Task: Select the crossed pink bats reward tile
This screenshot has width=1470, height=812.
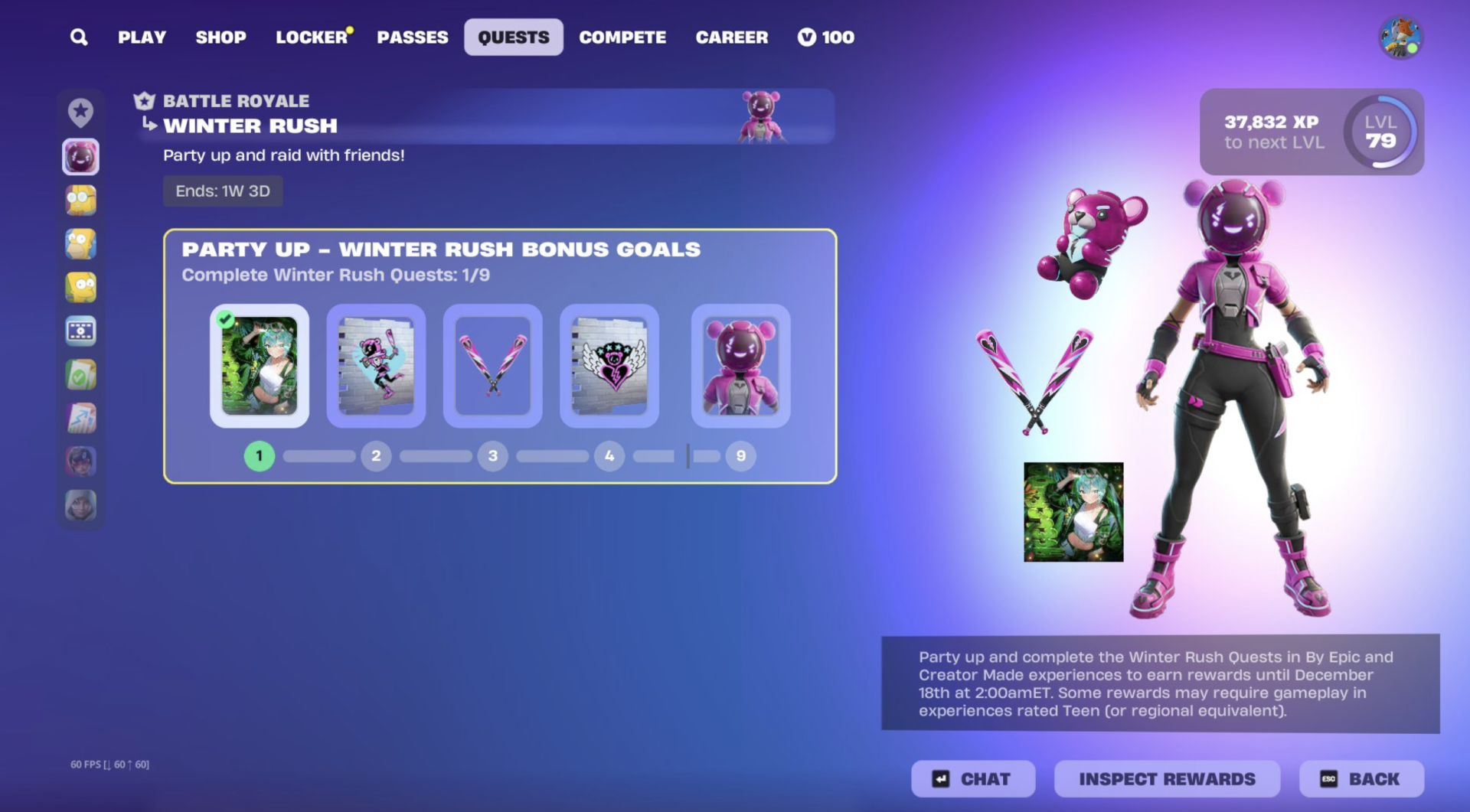Action: 492,366
